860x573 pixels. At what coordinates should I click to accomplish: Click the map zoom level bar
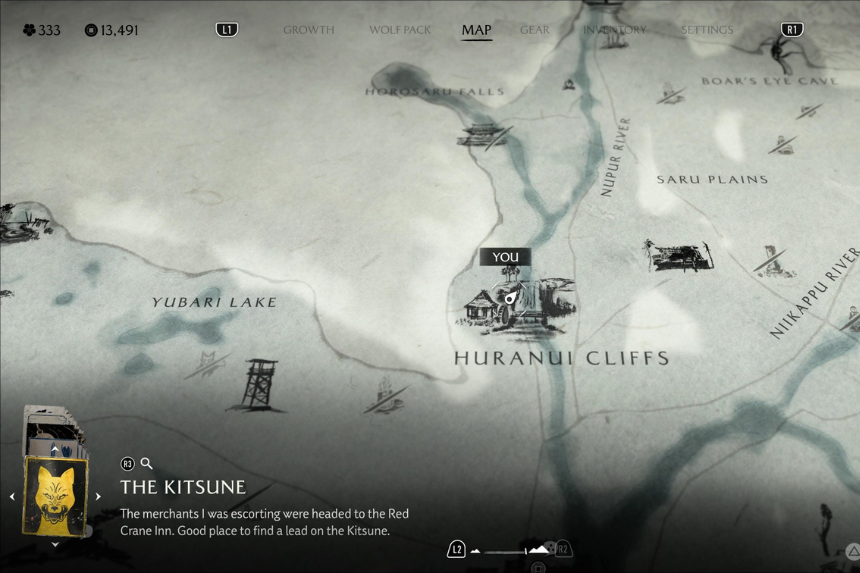pyautogui.click(x=512, y=550)
